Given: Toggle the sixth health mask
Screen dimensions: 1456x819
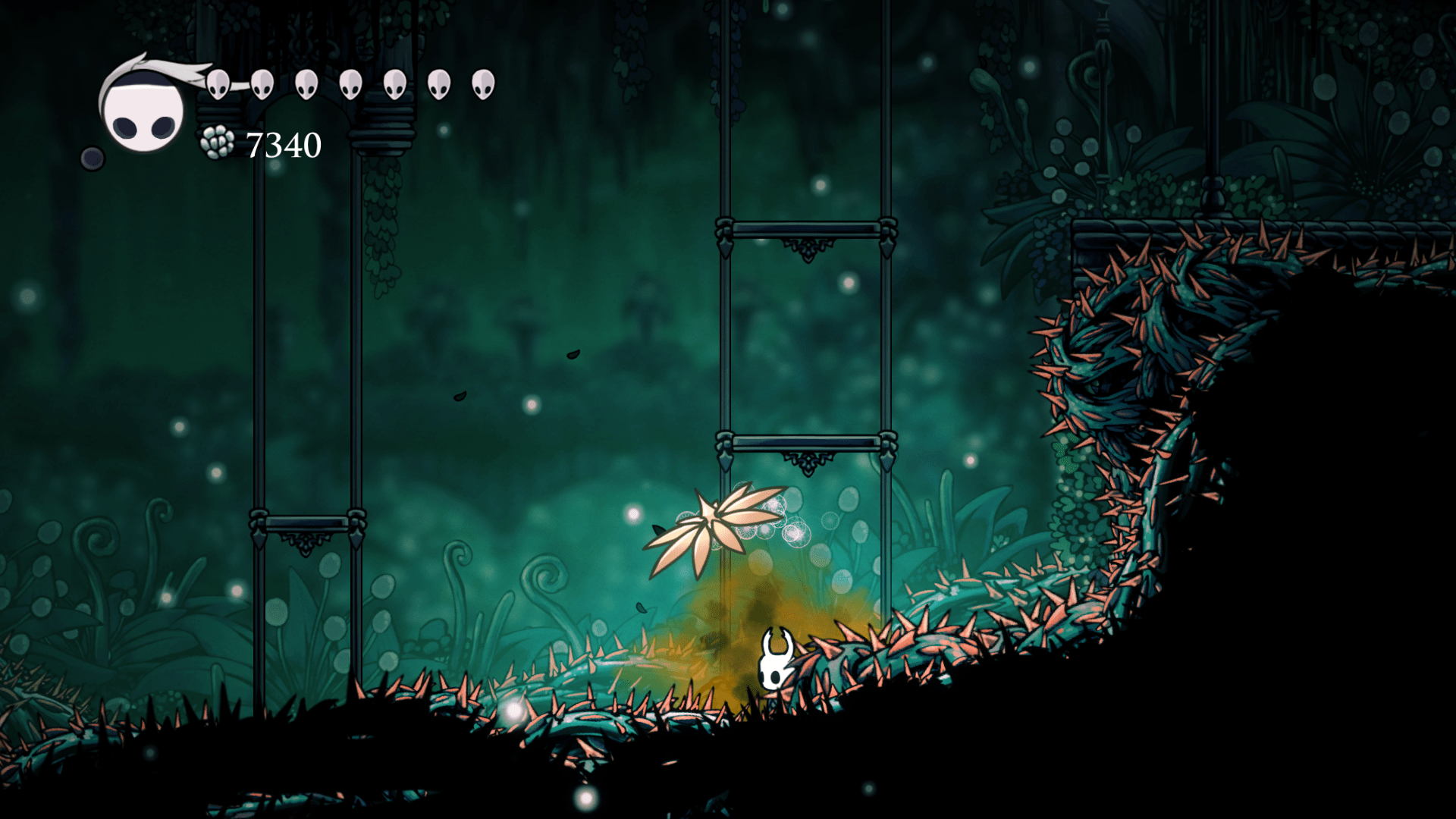Looking at the screenshot, I should coord(437,83).
